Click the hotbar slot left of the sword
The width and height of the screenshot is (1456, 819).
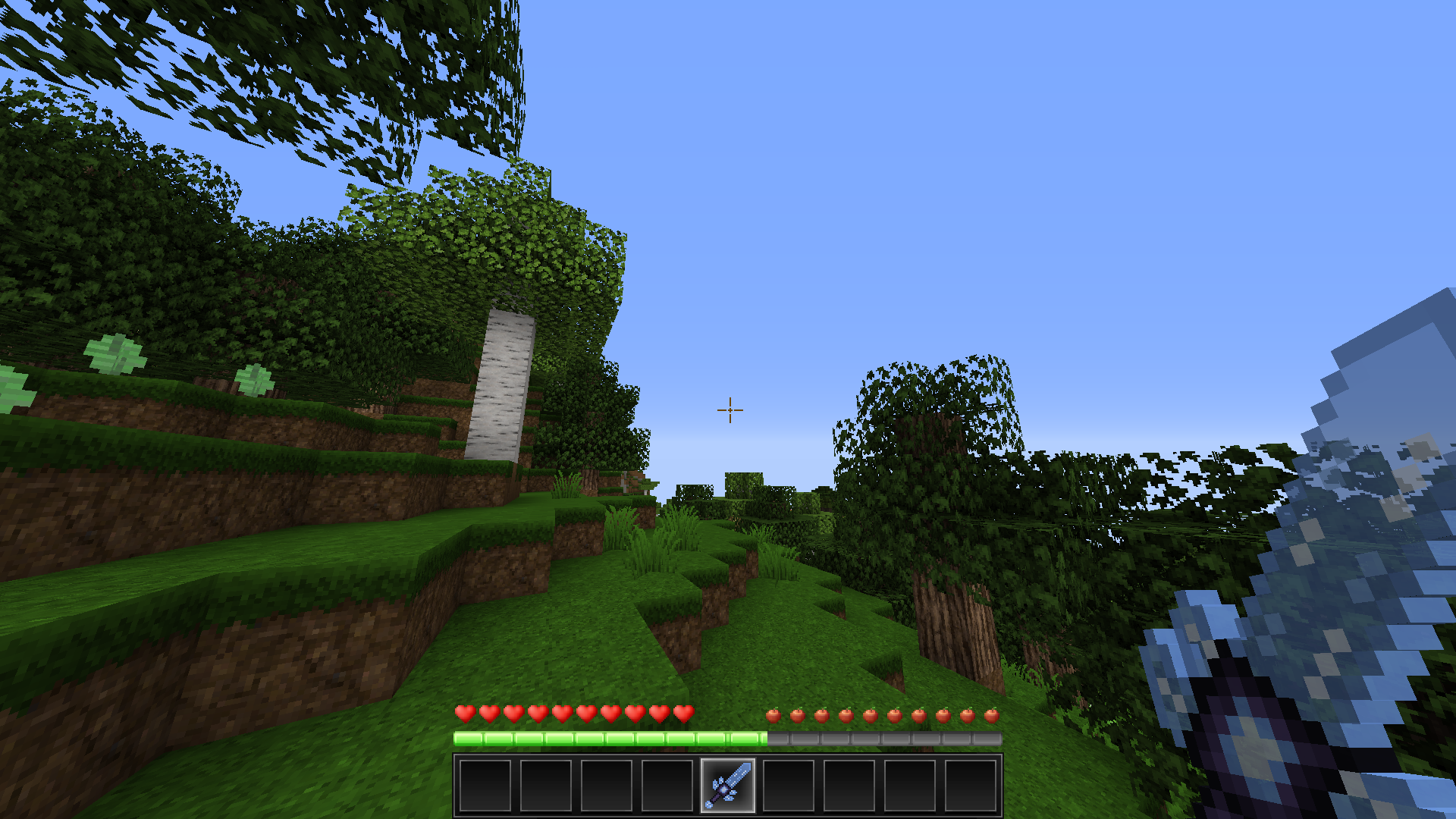coord(668,786)
